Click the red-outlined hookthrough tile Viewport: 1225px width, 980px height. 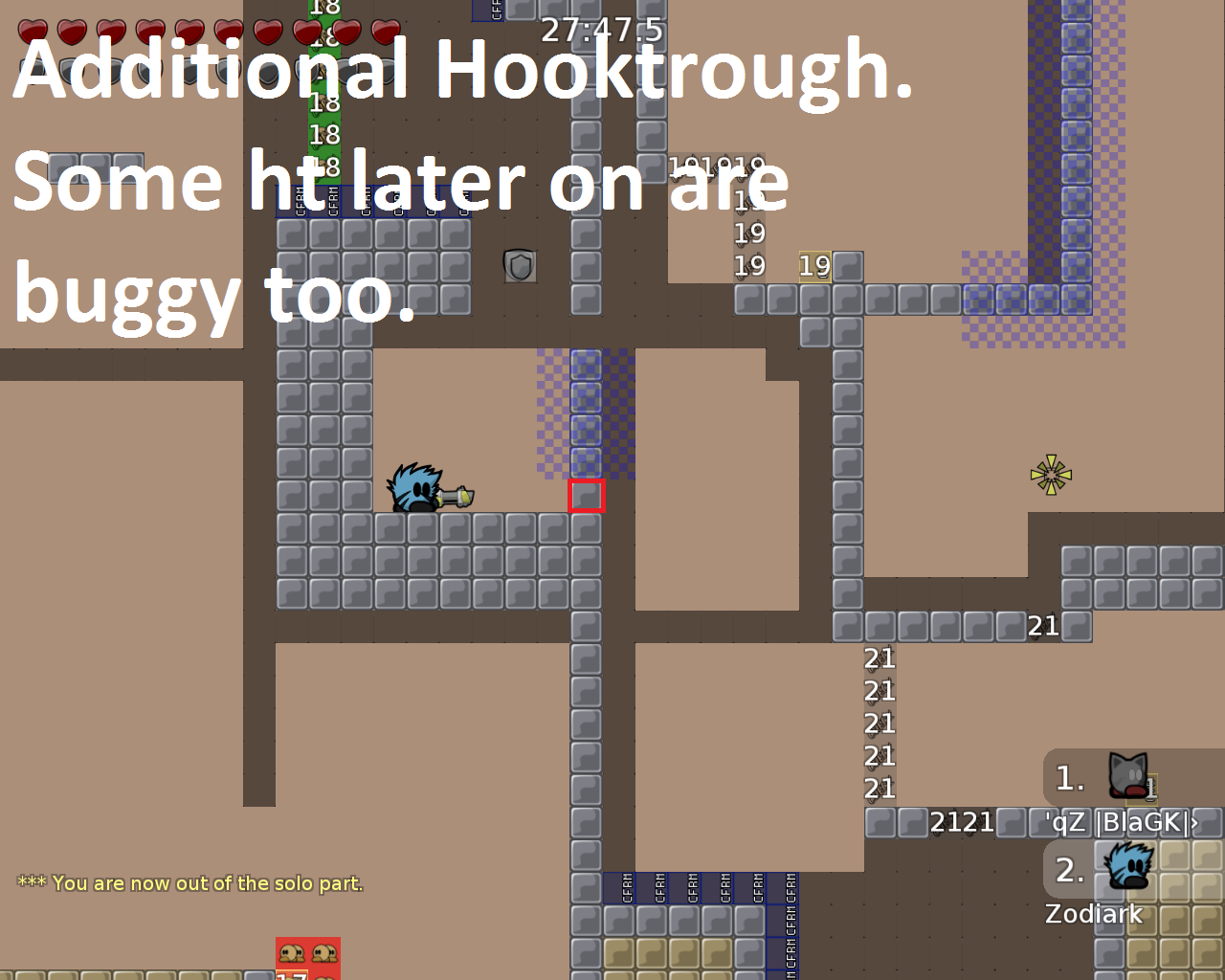coord(586,497)
